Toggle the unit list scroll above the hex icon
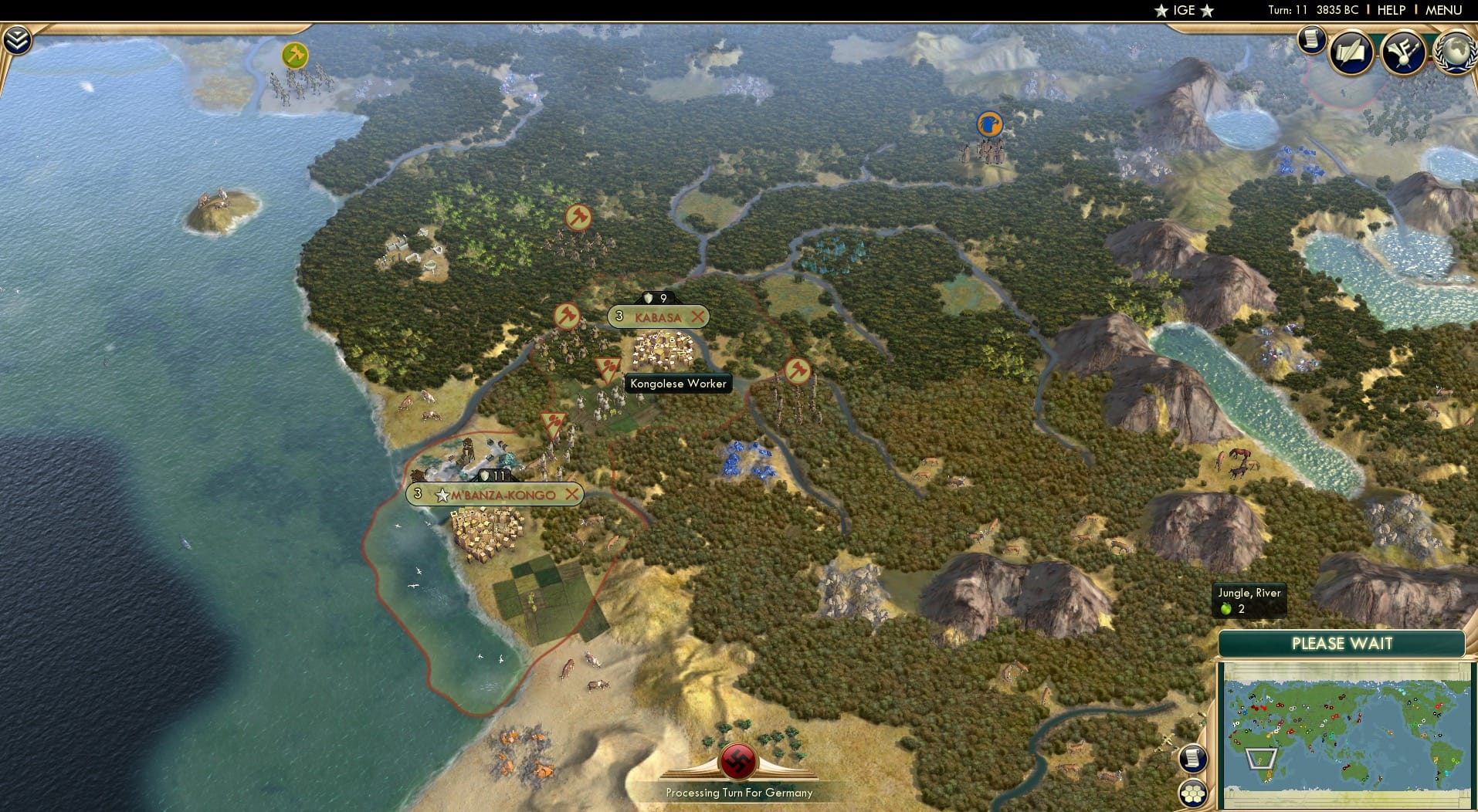This screenshot has width=1478, height=812. click(1193, 759)
